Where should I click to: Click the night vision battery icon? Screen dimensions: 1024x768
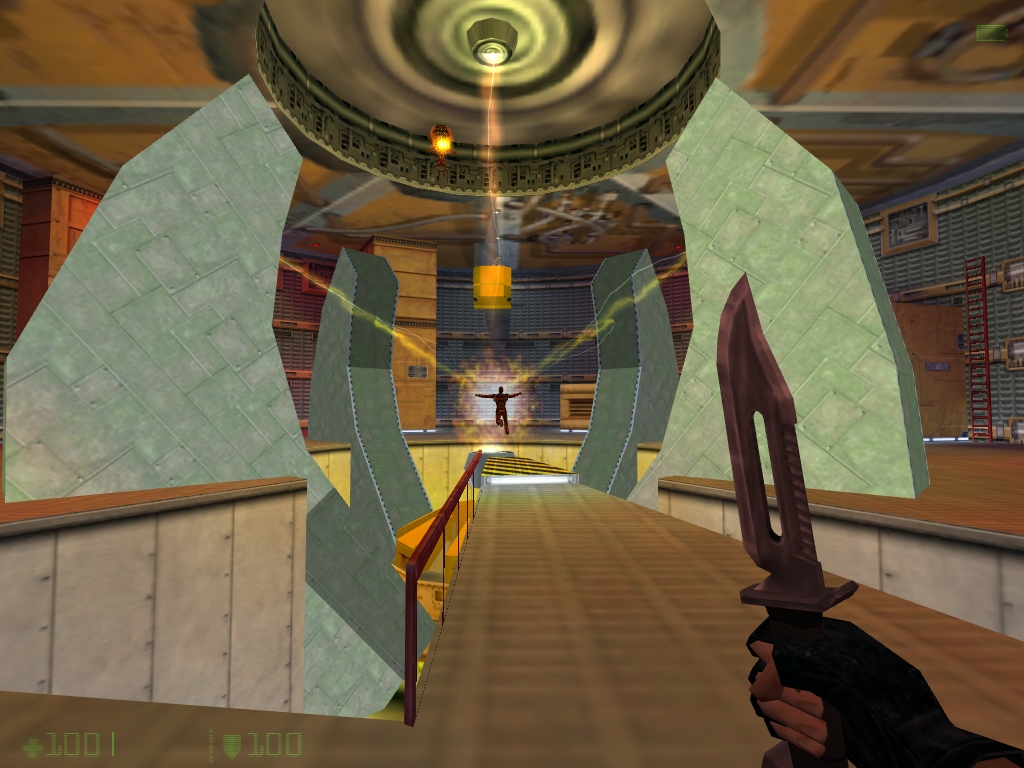point(991,33)
